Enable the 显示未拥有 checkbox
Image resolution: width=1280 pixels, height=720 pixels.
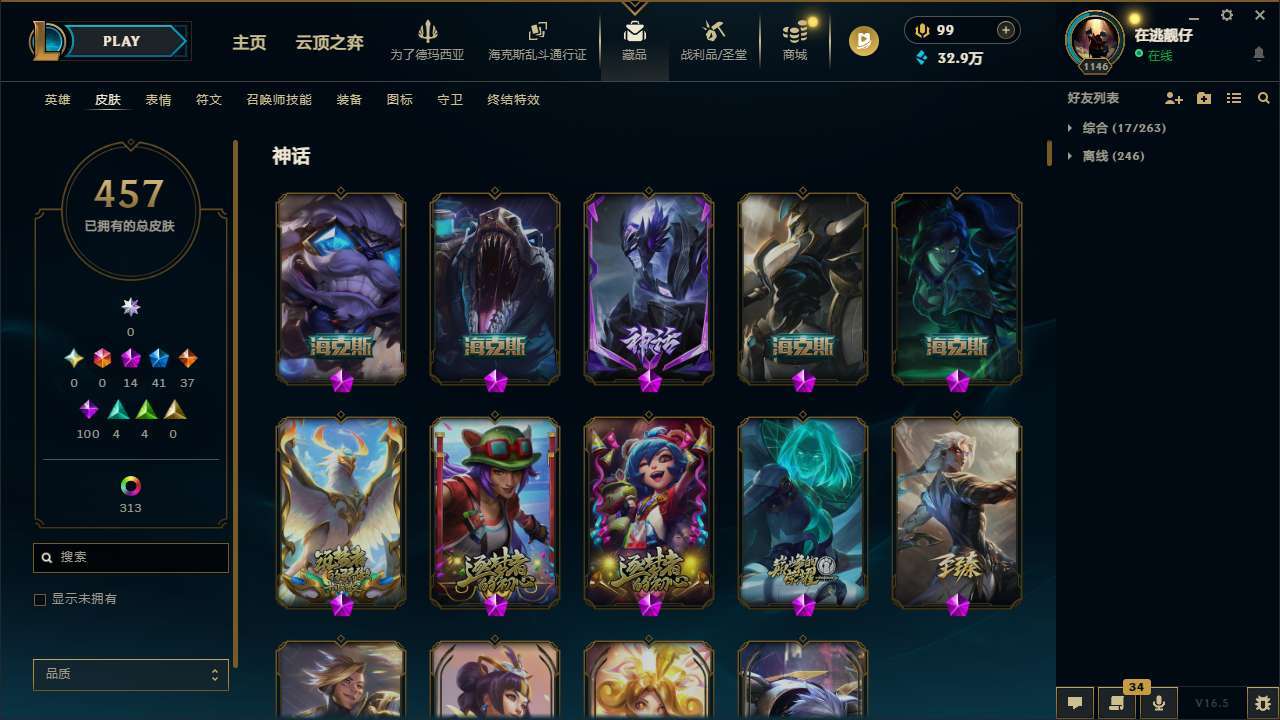pos(40,599)
